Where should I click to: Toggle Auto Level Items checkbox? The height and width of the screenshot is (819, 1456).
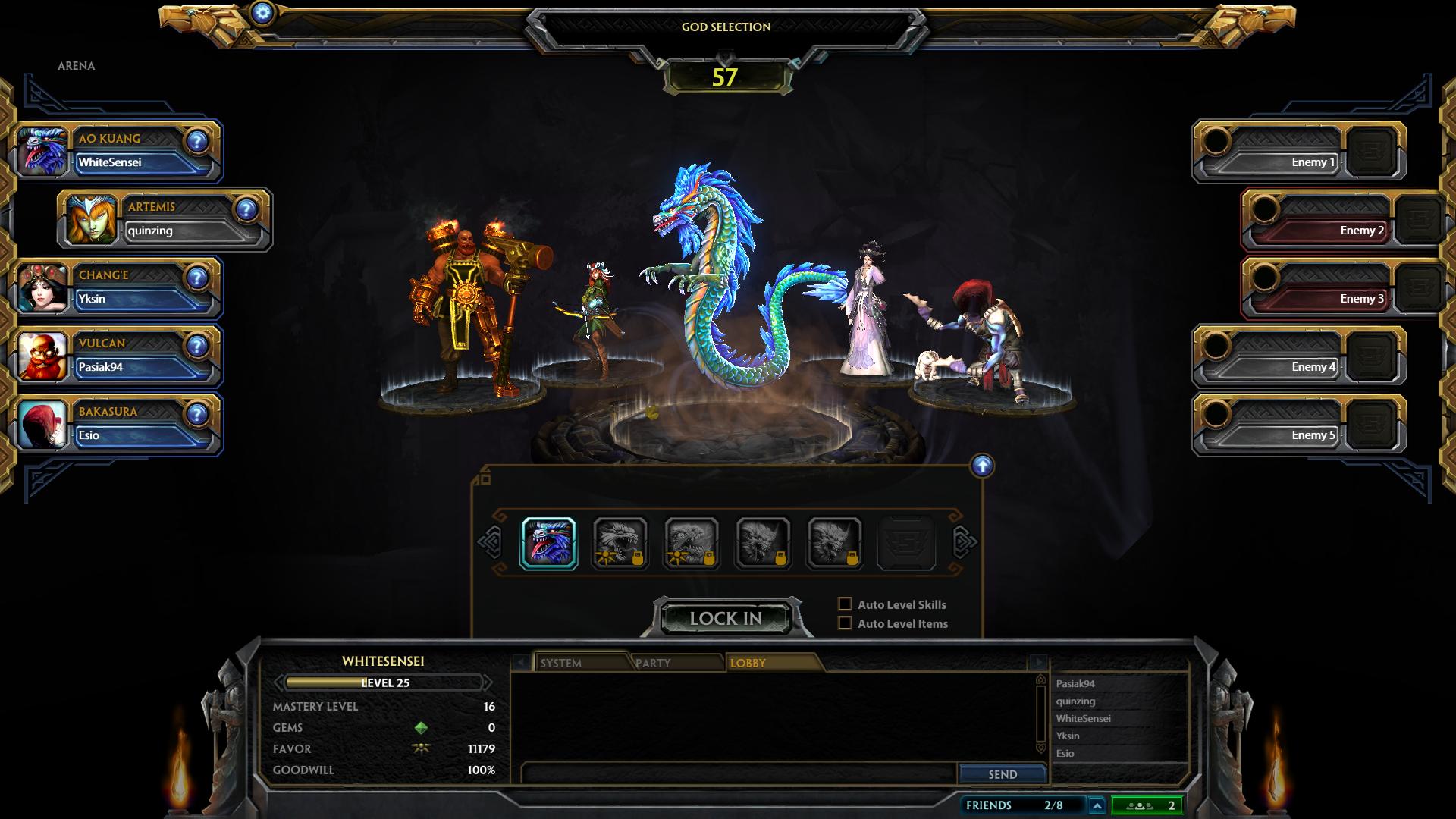click(x=845, y=623)
